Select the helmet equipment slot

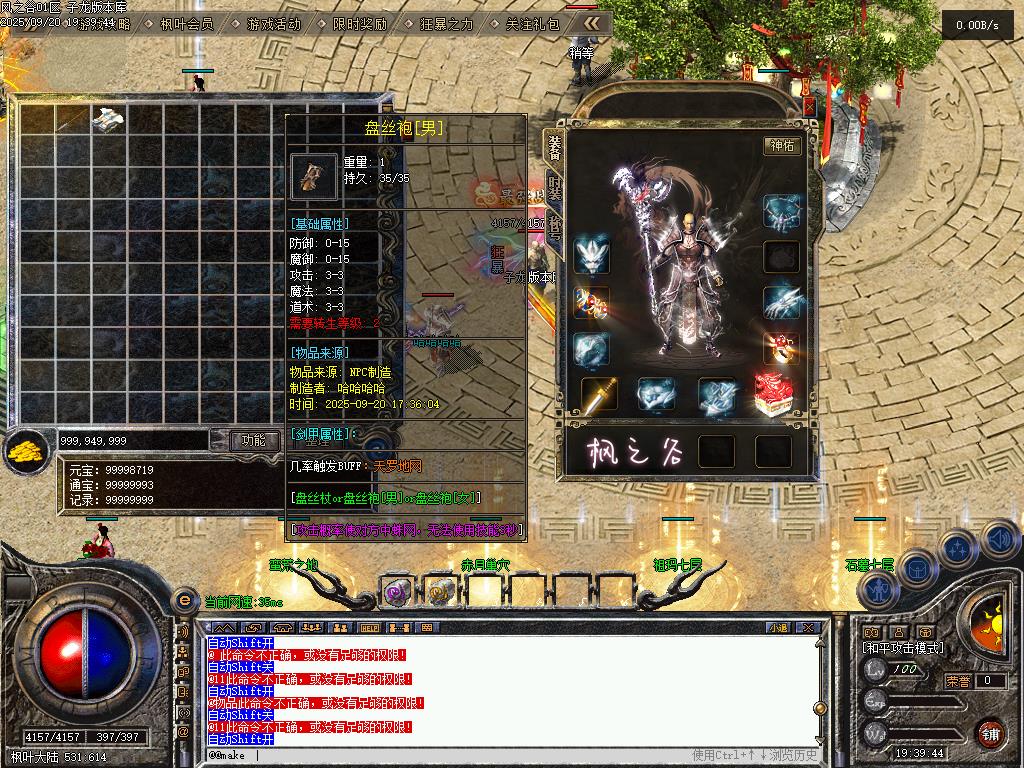click(593, 255)
